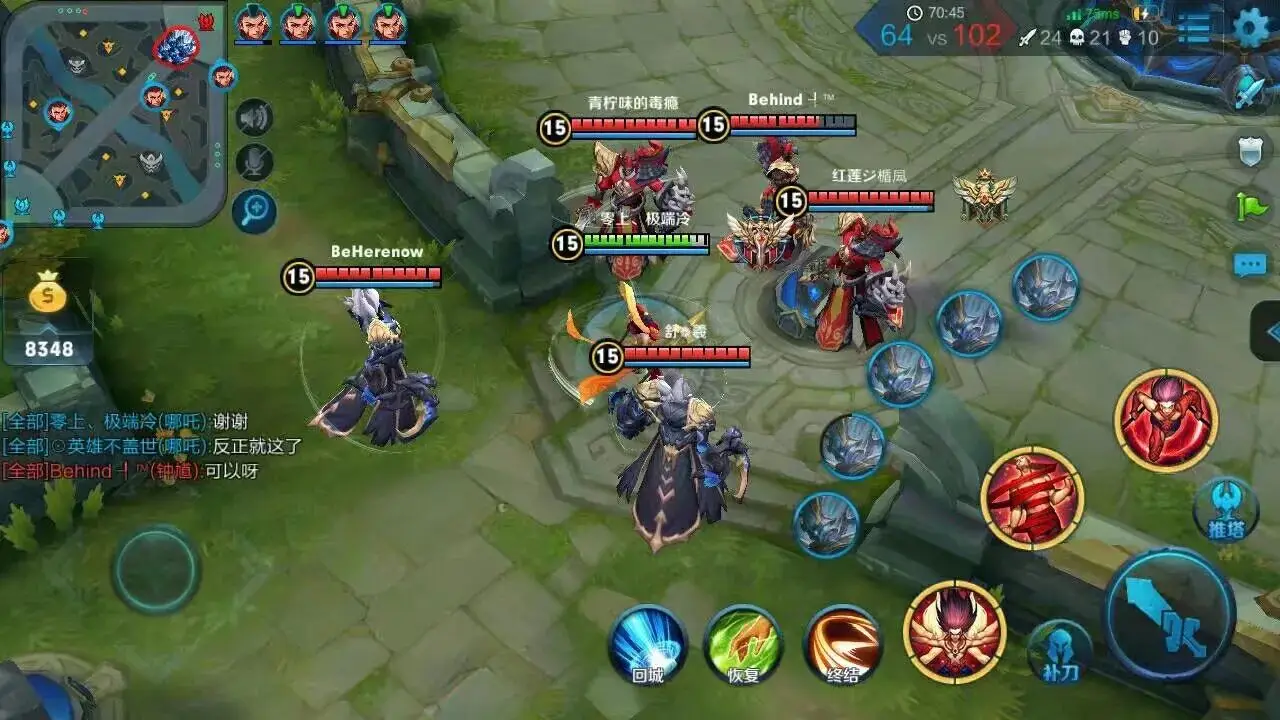Activate the red wrapped-figure skill icon
This screenshot has height=720, width=1280.
1032,498
